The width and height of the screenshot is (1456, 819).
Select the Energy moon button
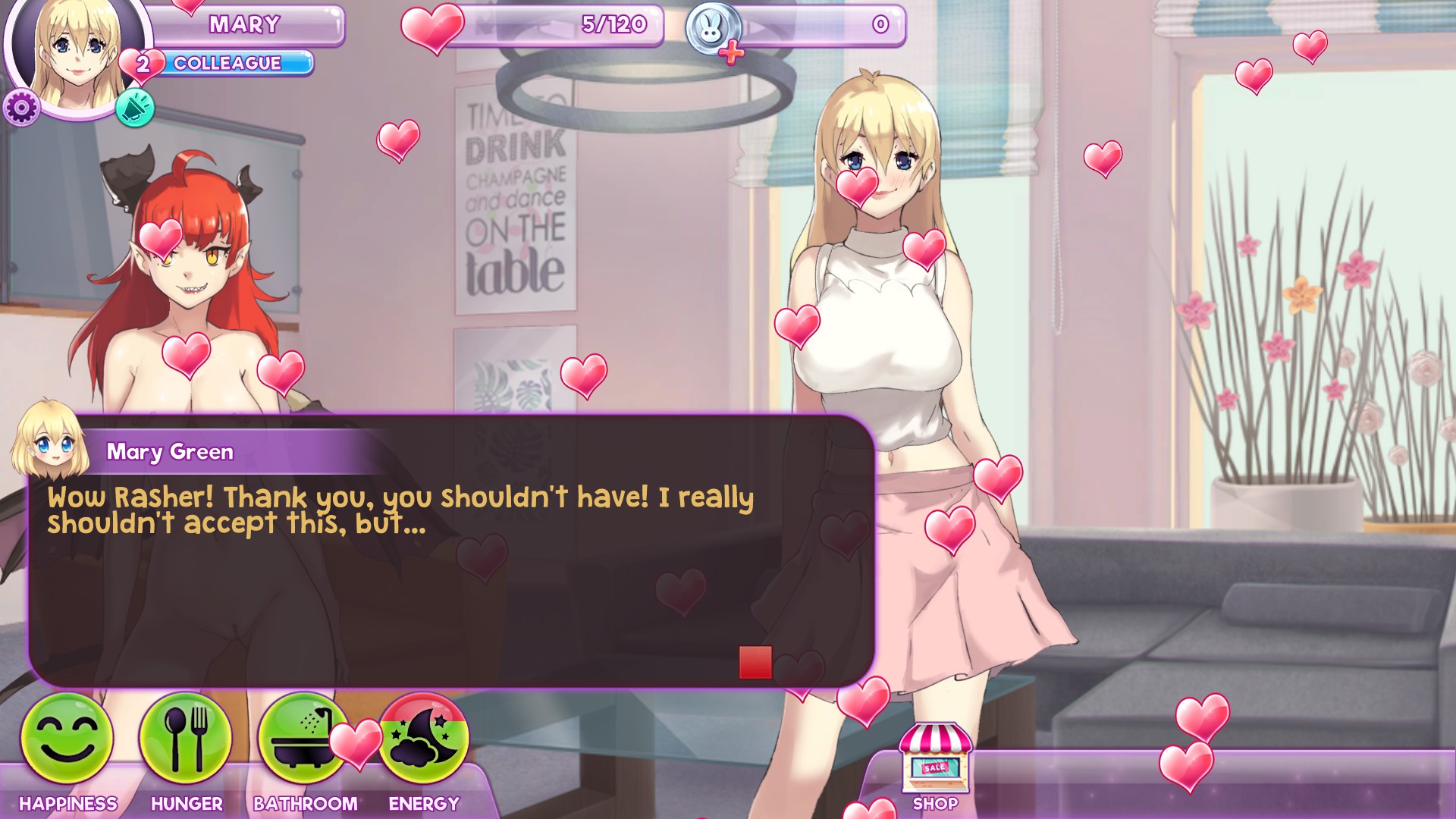(x=425, y=738)
